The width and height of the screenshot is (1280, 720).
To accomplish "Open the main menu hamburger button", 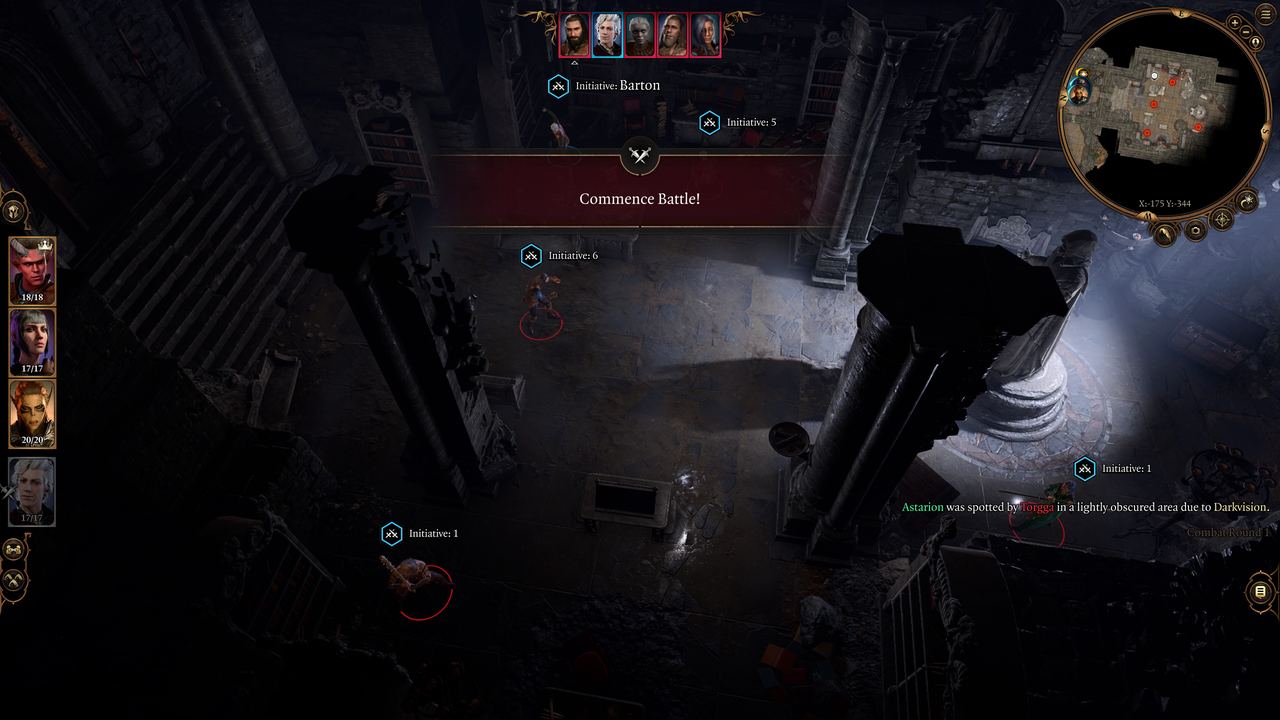I will point(1265,15).
